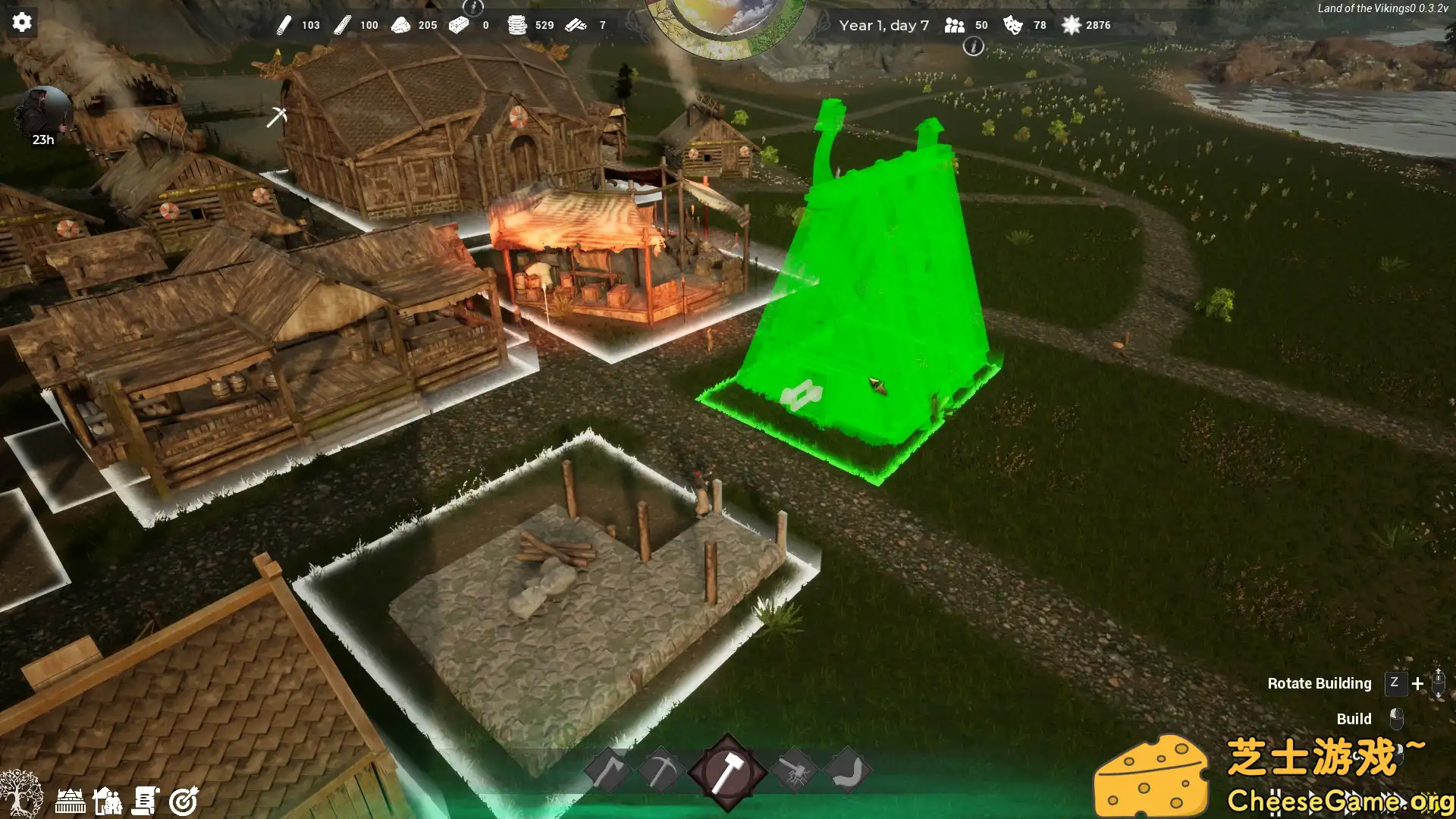Click the Build action label
1456x819 pixels.
(x=1354, y=719)
